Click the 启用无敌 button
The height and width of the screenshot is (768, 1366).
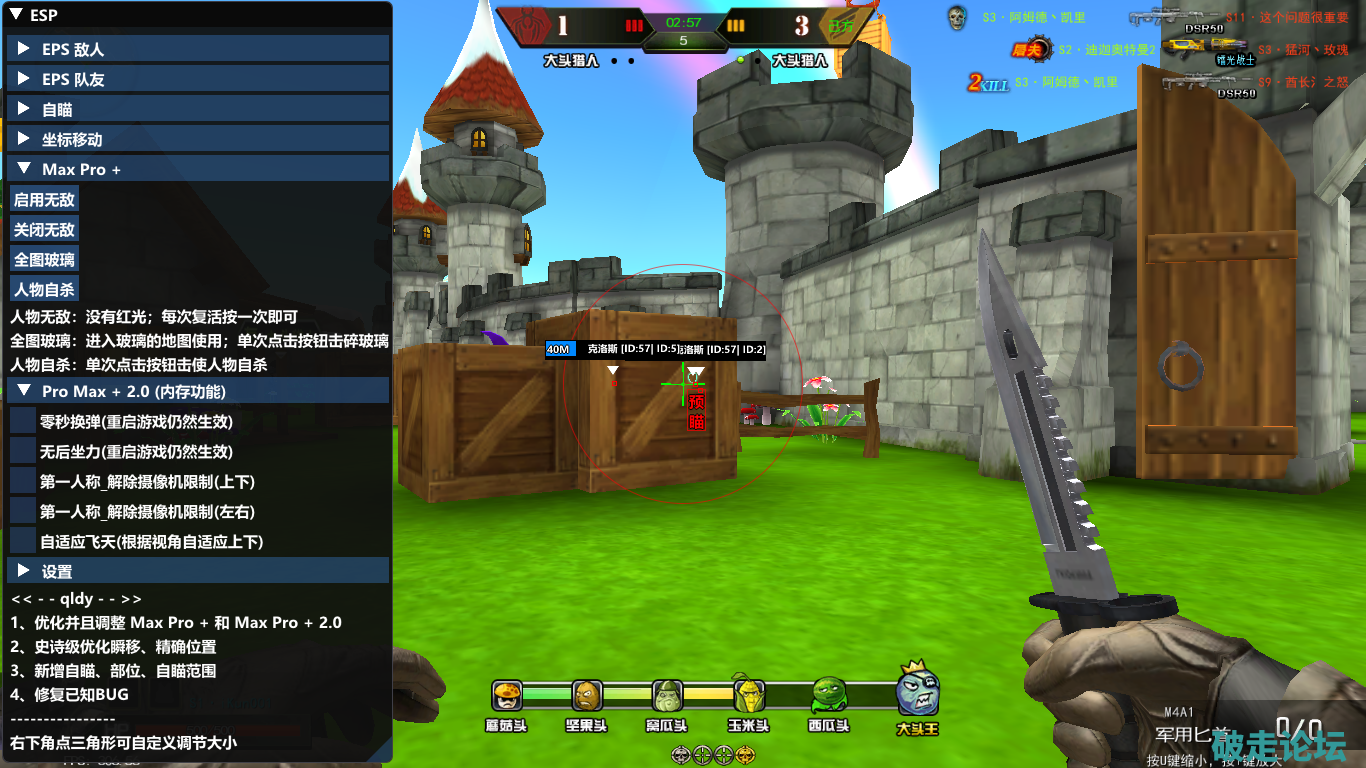tap(44, 200)
